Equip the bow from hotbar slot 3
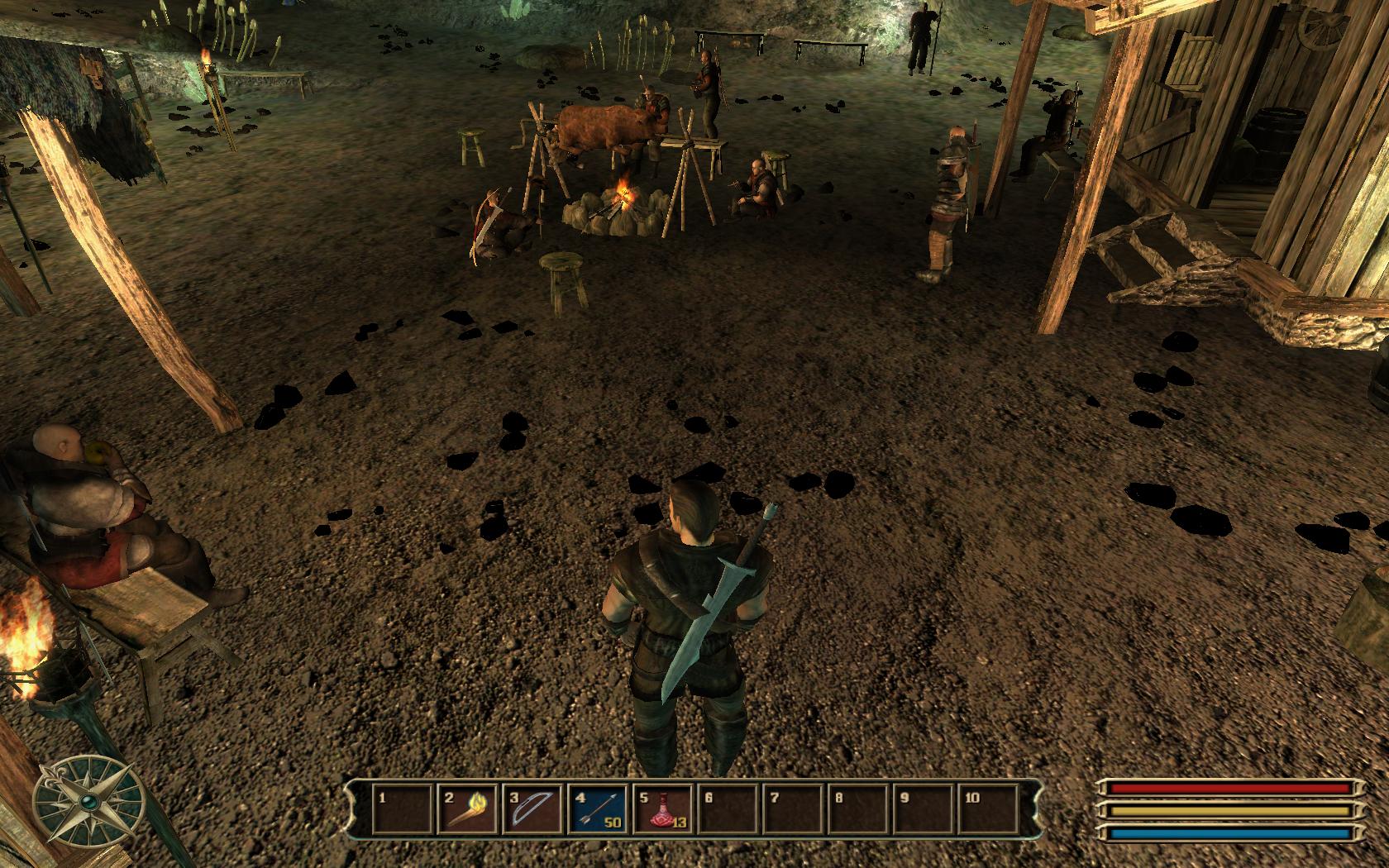This screenshot has height=868, width=1389. coord(533,808)
